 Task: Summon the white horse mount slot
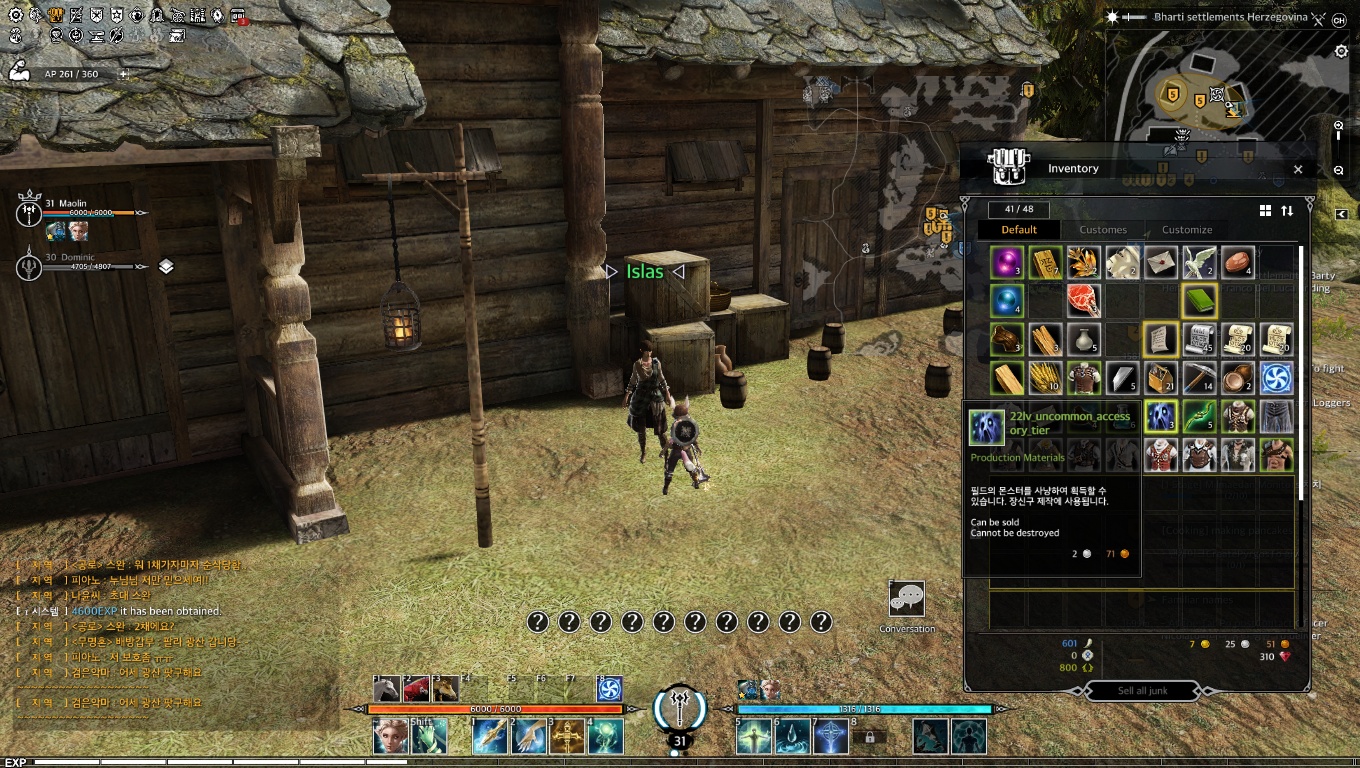pyautogui.click(x=387, y=688)
